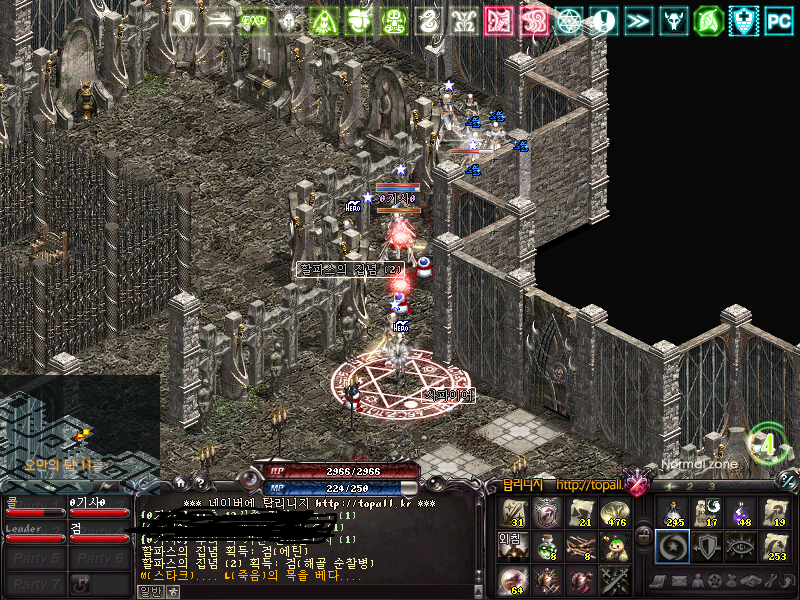Image resolution: width=800 pixels, height=600 pixels.
Task: Activate the 외침 shout skill
Action: pyautogui.click(x=515, y=546)
